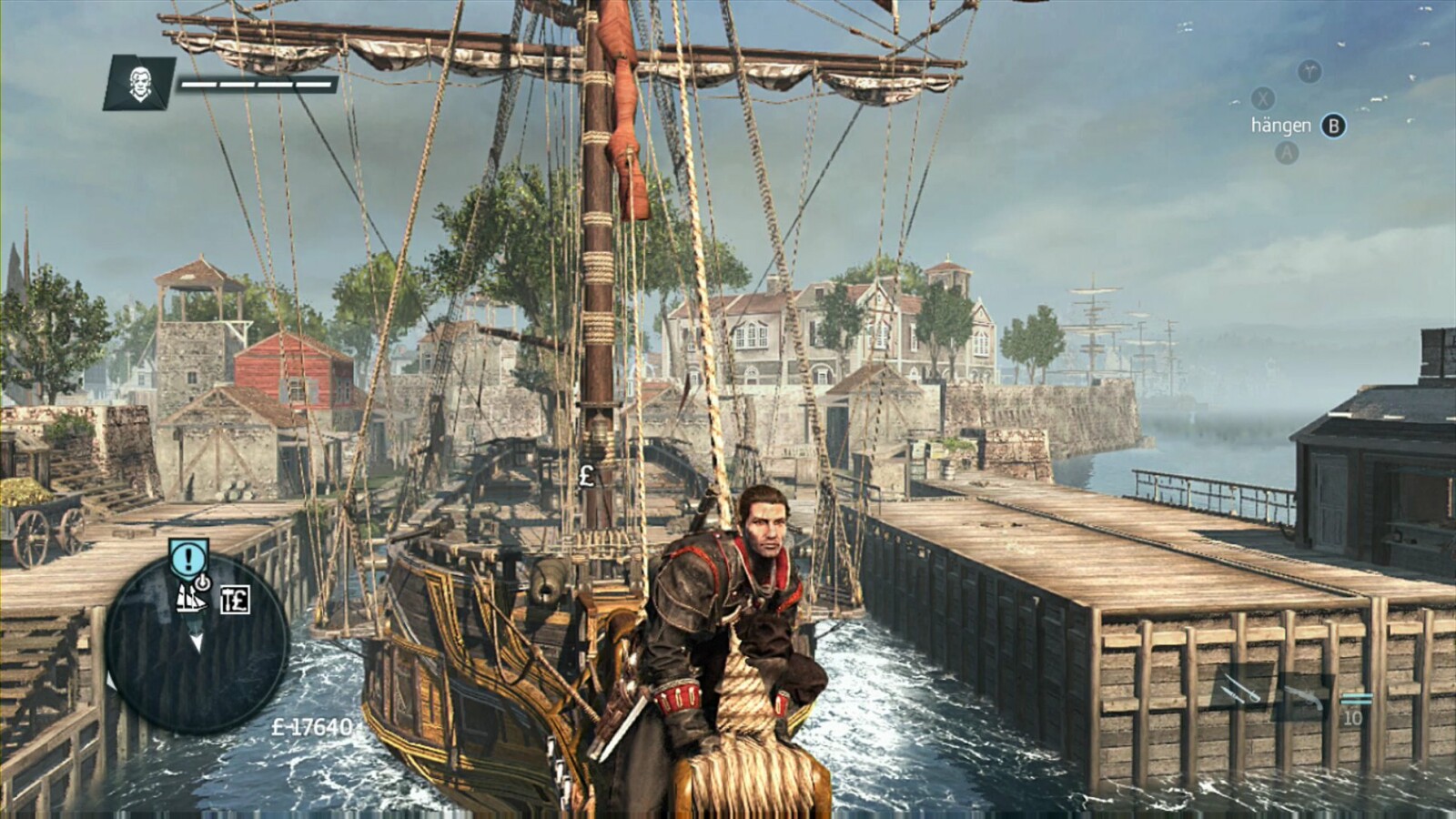Choose the flintlock pistol weapon slot
Screen dimensions: 1456x819
[x=1304, y=695]
